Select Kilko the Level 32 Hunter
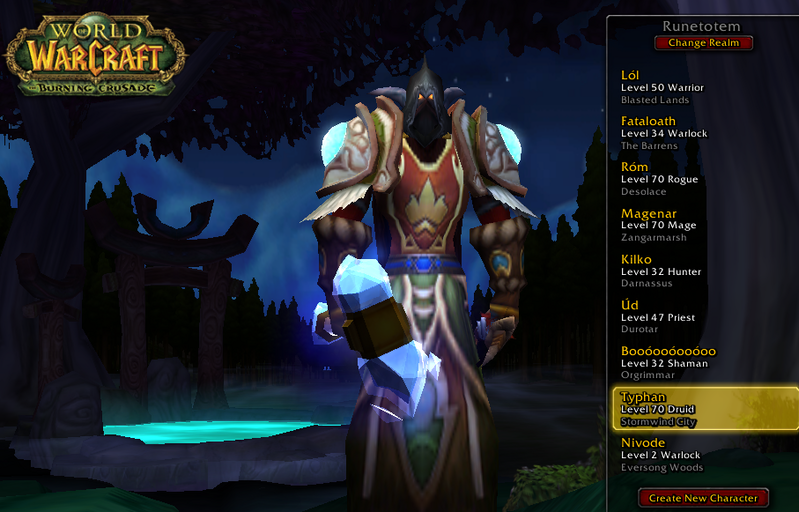 [x=700, y=271]
